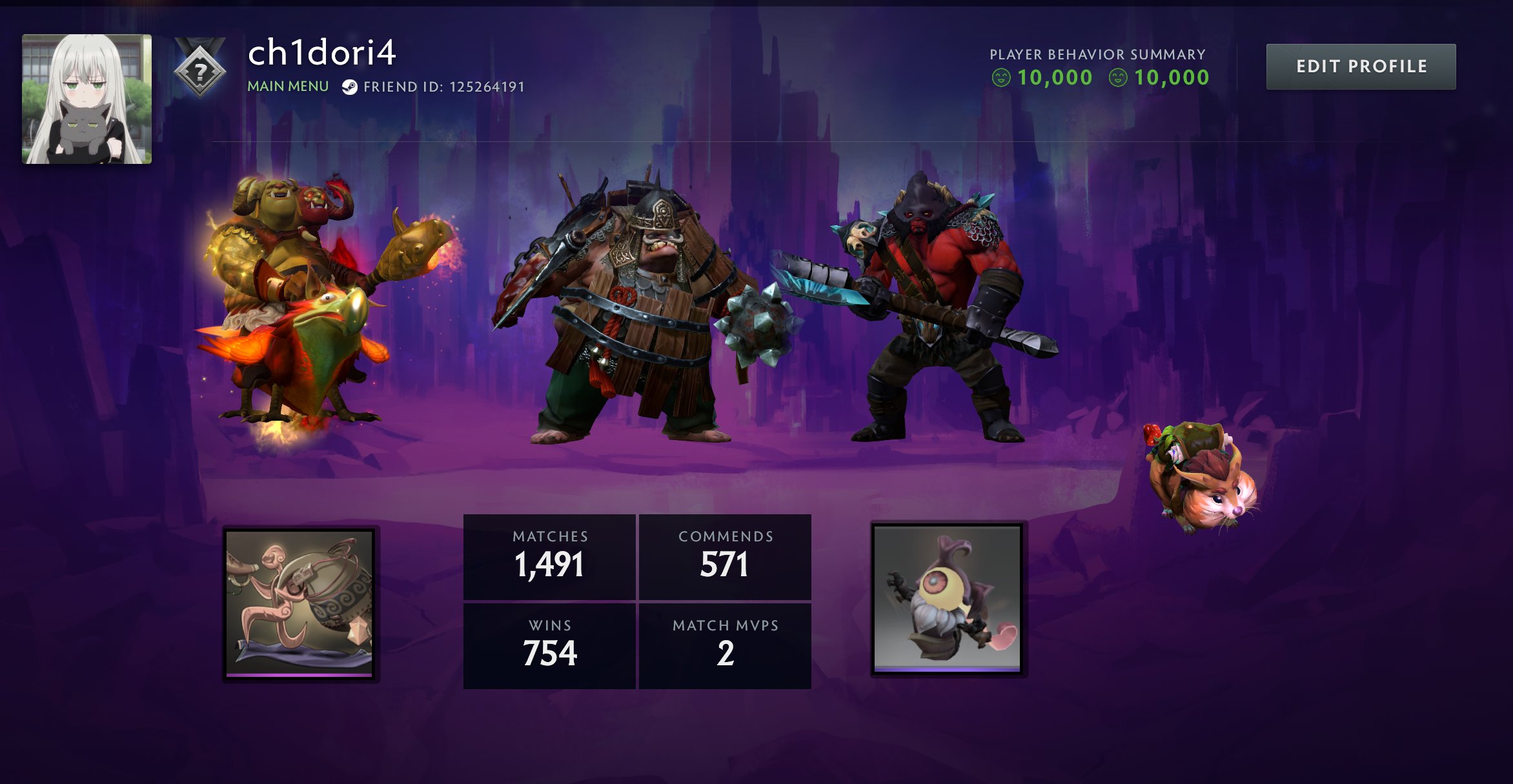Open the Main Menu link
This screenshot has width=1513, height=784.
tap(288, 86)
